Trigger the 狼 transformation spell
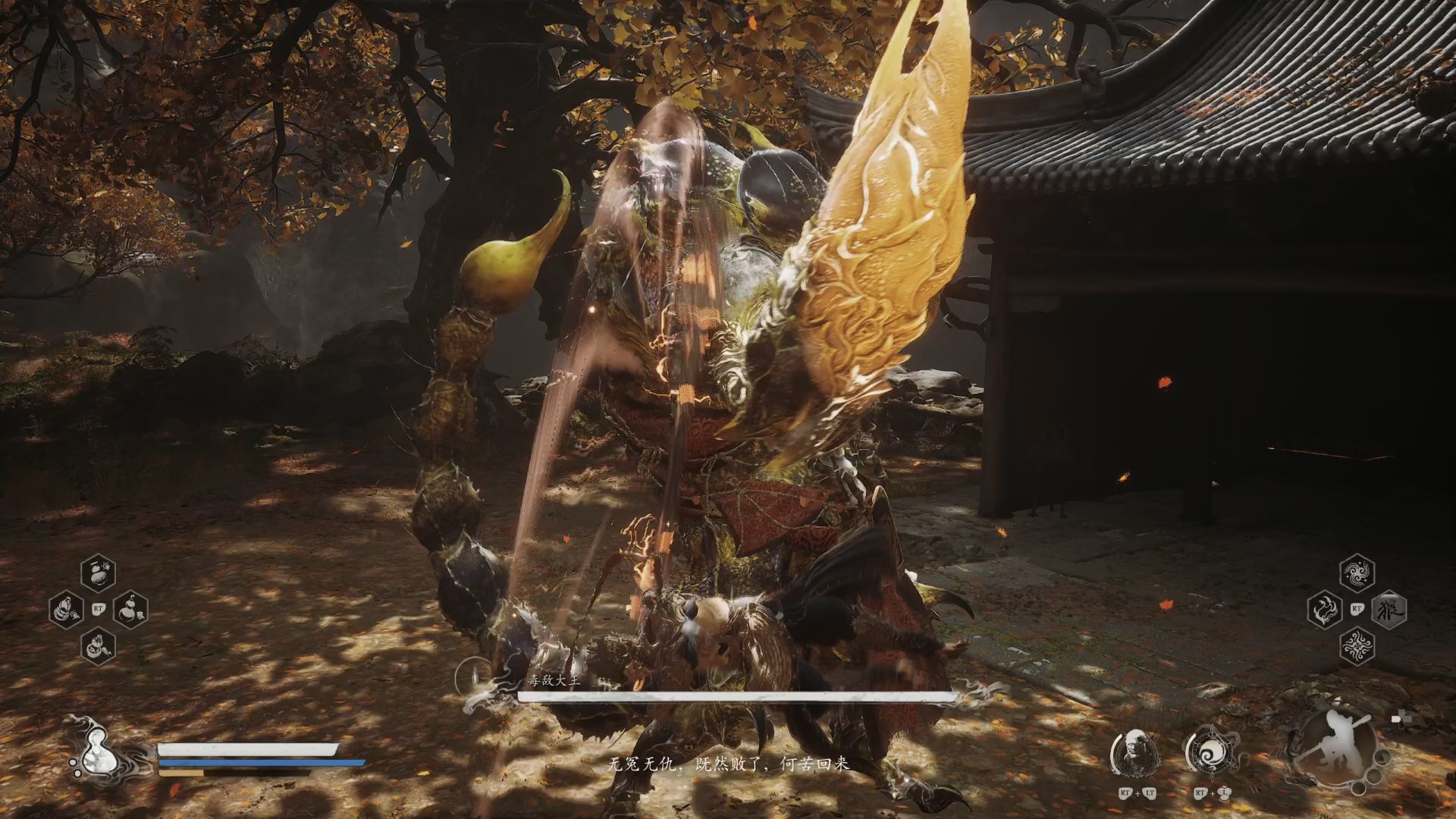This screenshot has height=819, width=1456. point(1389,609)
